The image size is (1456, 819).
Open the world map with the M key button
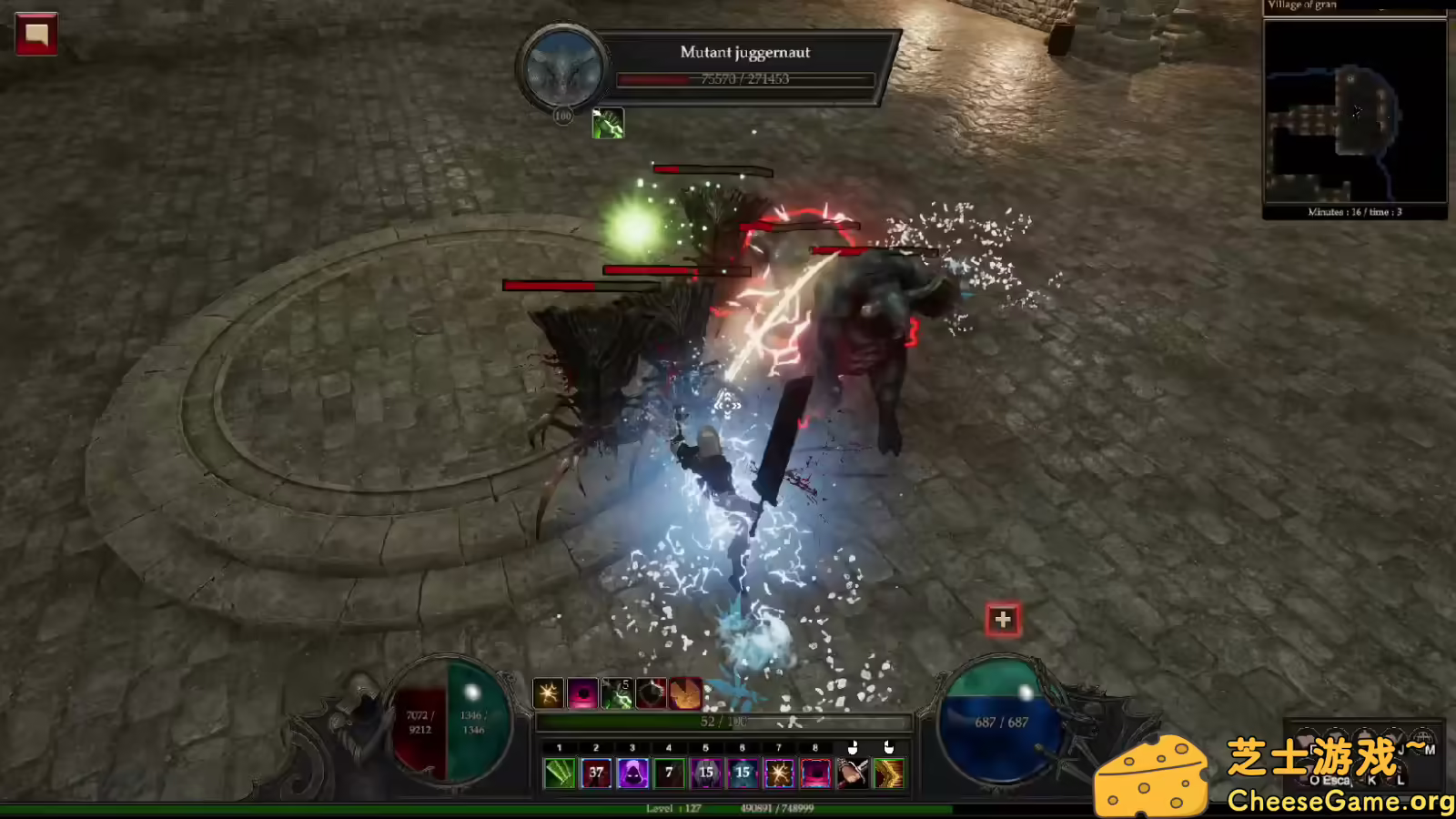(x=1431, y=749)
